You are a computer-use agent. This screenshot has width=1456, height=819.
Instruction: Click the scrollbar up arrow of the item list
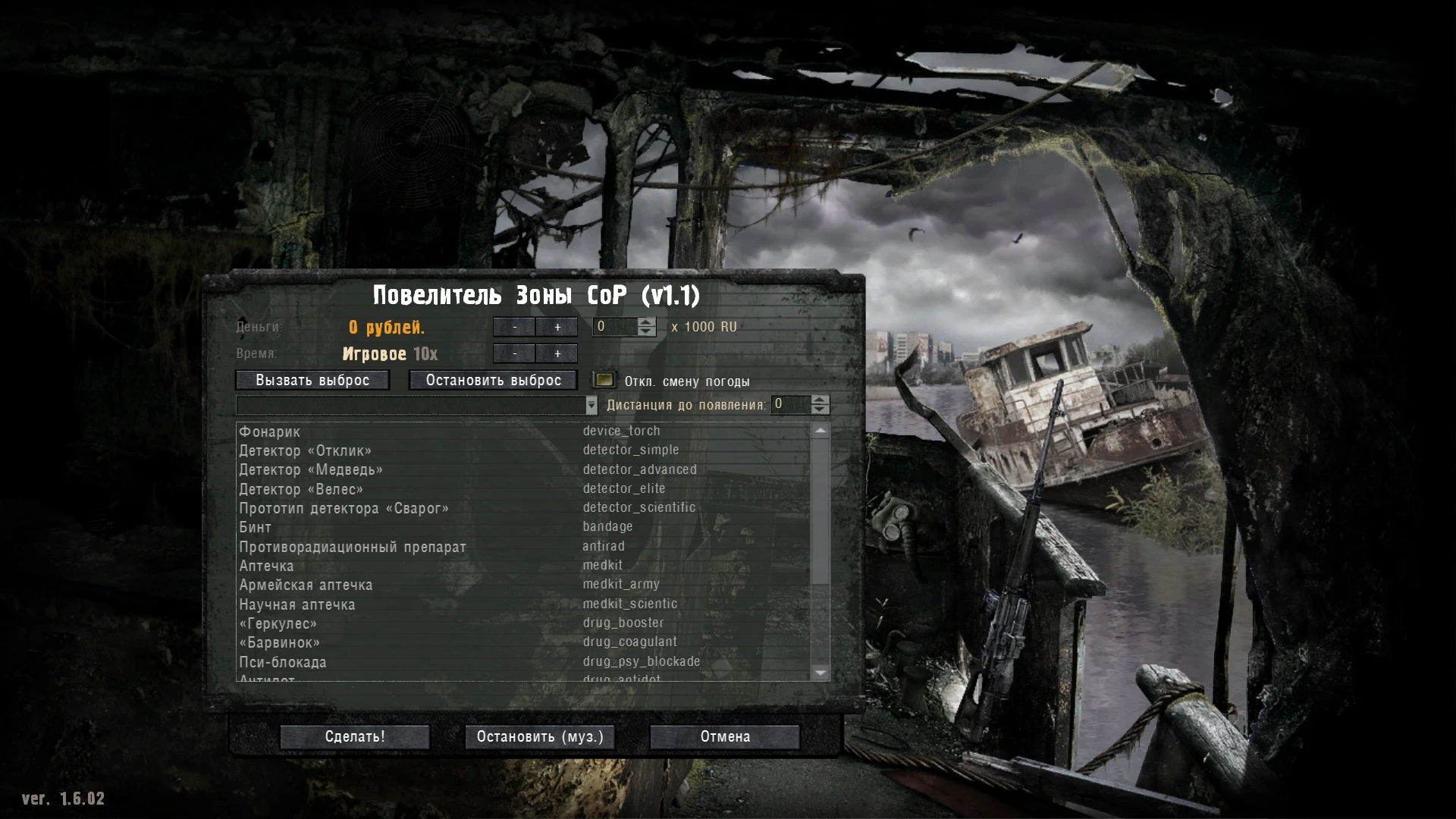click(821, 431)
